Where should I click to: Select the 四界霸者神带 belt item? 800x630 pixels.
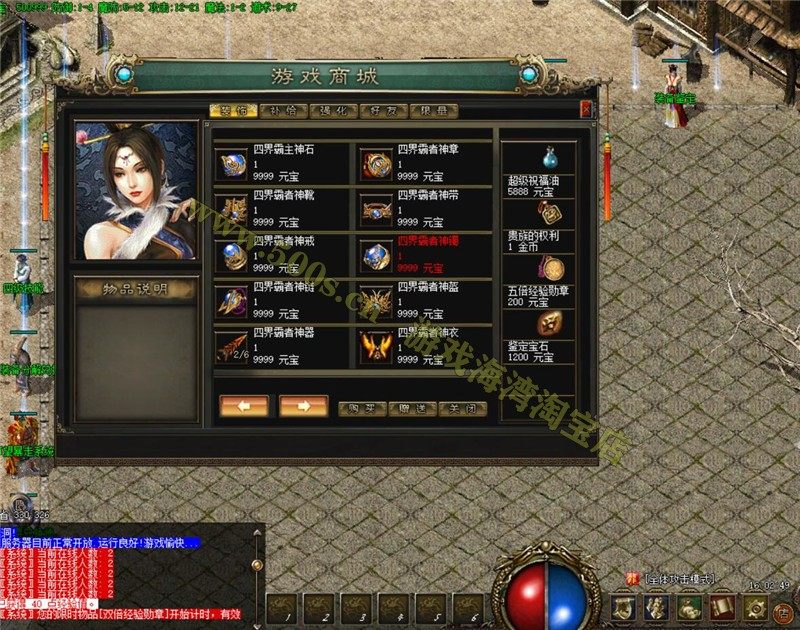point(377,208)
